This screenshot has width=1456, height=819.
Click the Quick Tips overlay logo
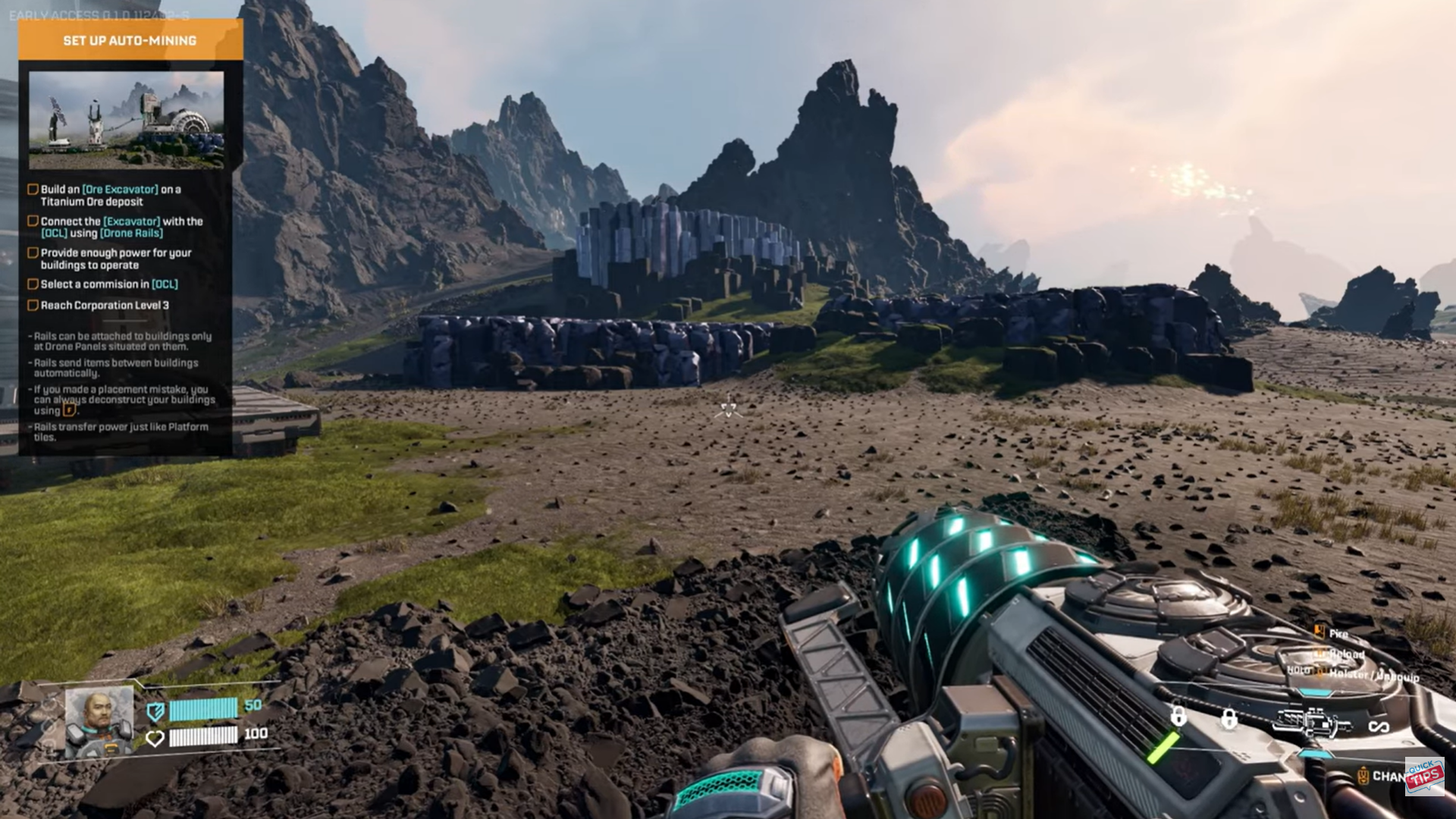click(x=1424, y=775)
